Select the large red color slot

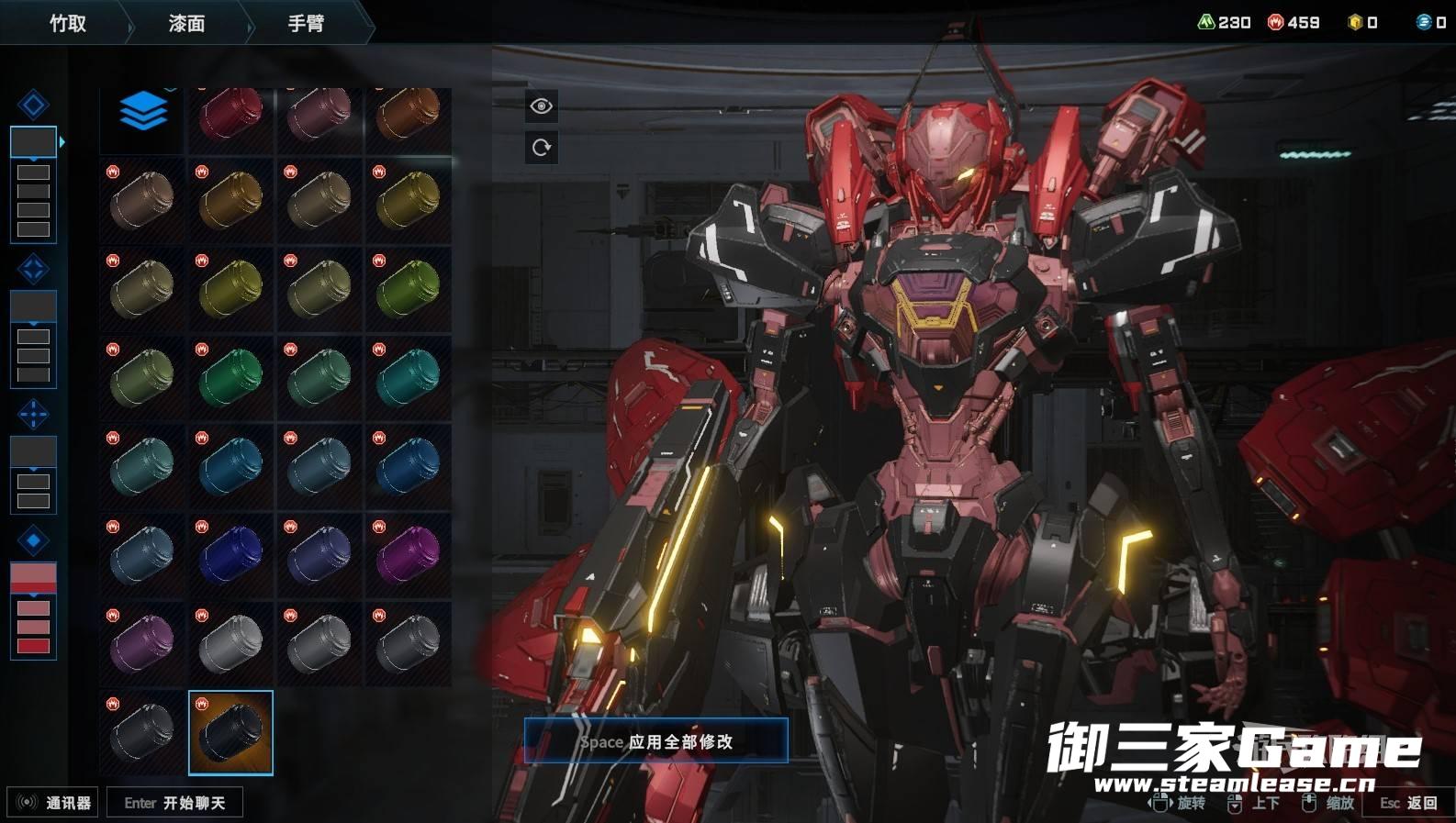click(x=33, y=577)
